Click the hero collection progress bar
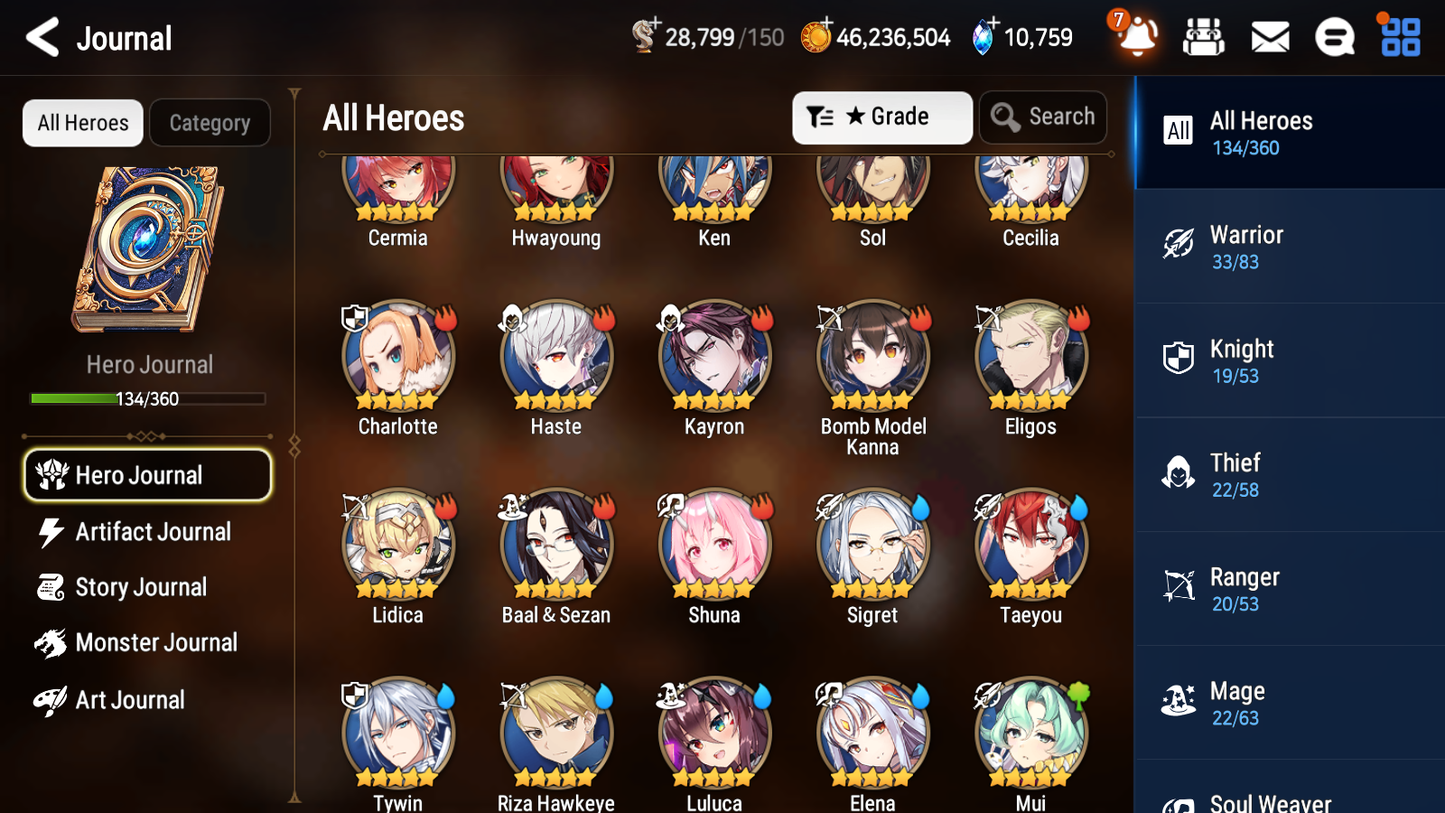This screenshot has height=813, width=1445. 148,398
